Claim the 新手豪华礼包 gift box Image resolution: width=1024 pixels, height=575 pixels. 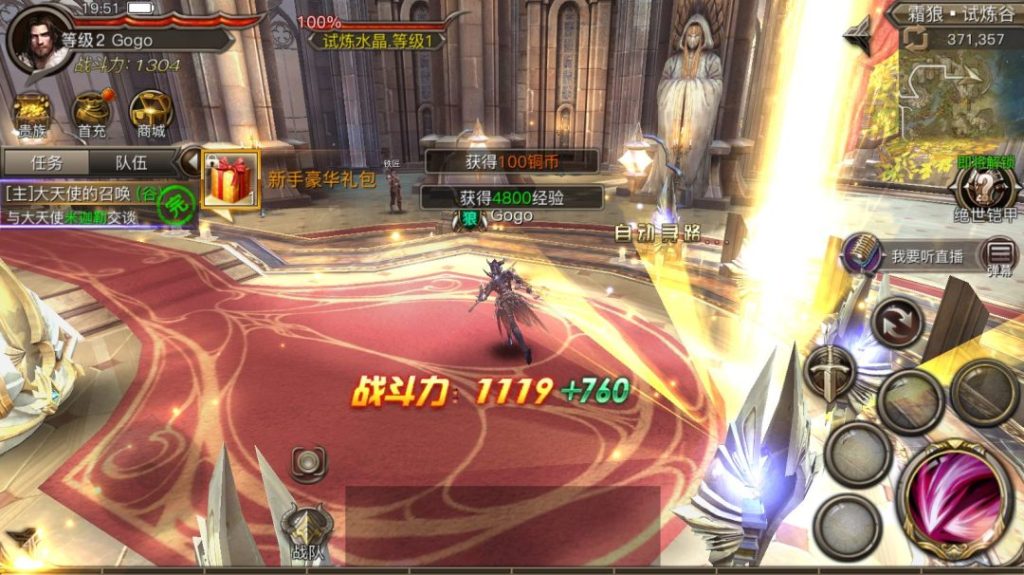[x=230, y=180]
